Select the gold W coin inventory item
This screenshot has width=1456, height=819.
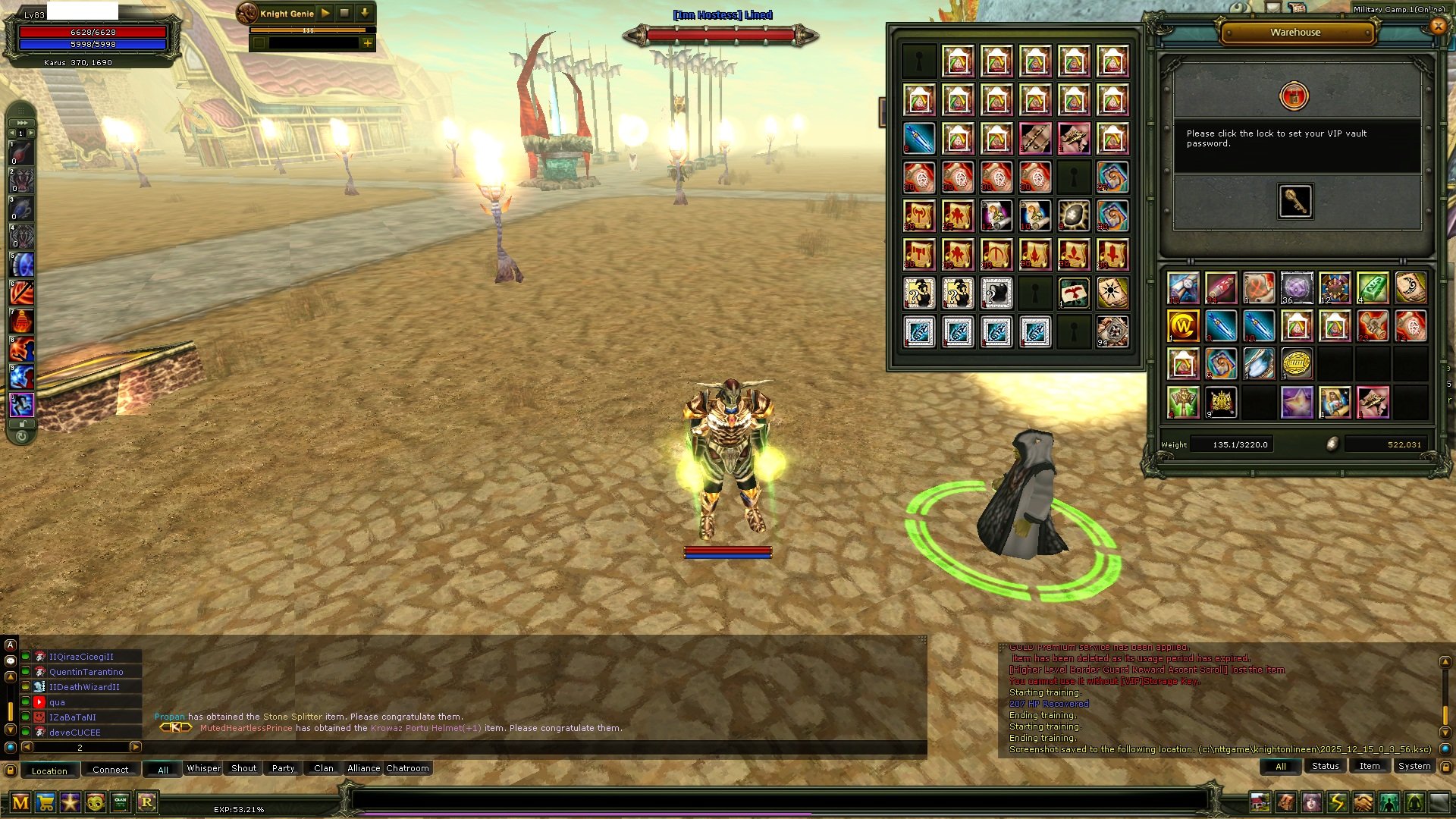point(1183,326)
